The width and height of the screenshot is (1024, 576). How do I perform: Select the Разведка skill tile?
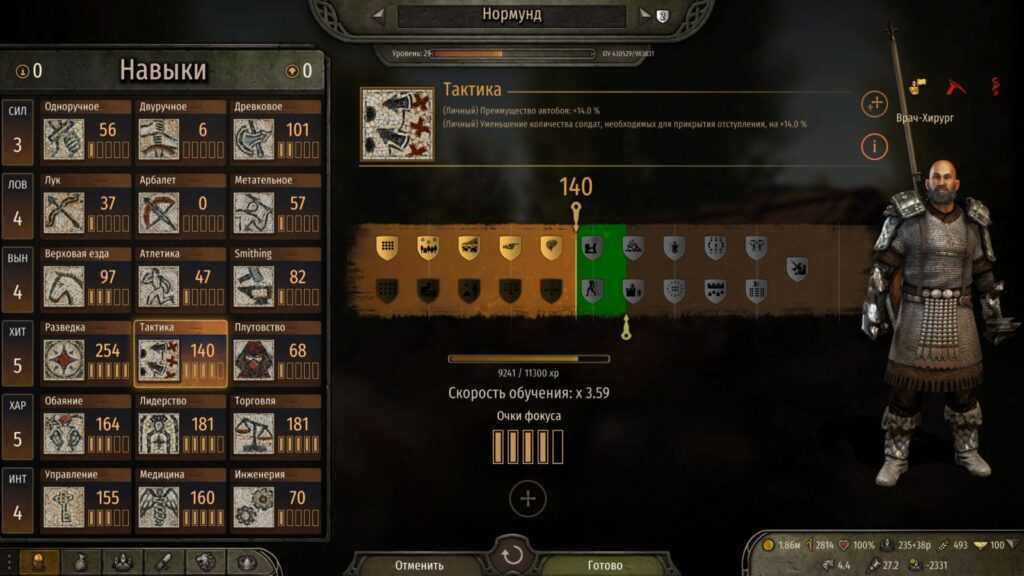[86, 354]
